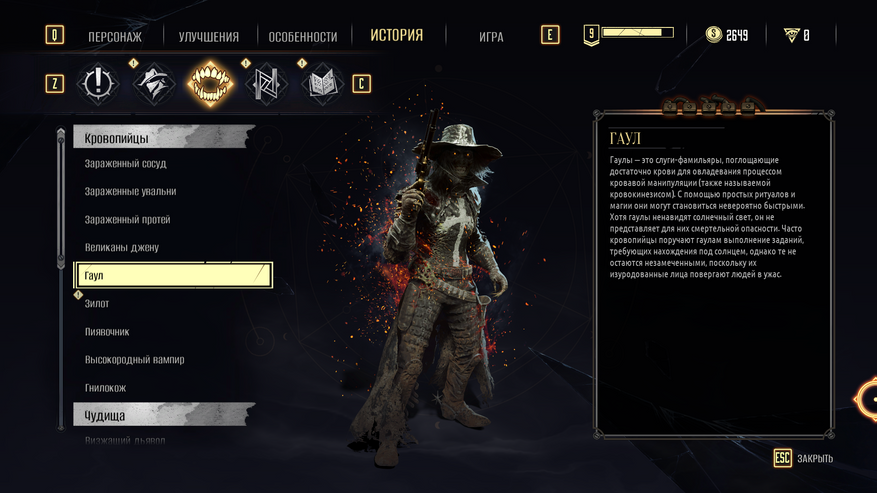877x493 pixels.
Task: Open the book category icon
Action: point(321,83)
